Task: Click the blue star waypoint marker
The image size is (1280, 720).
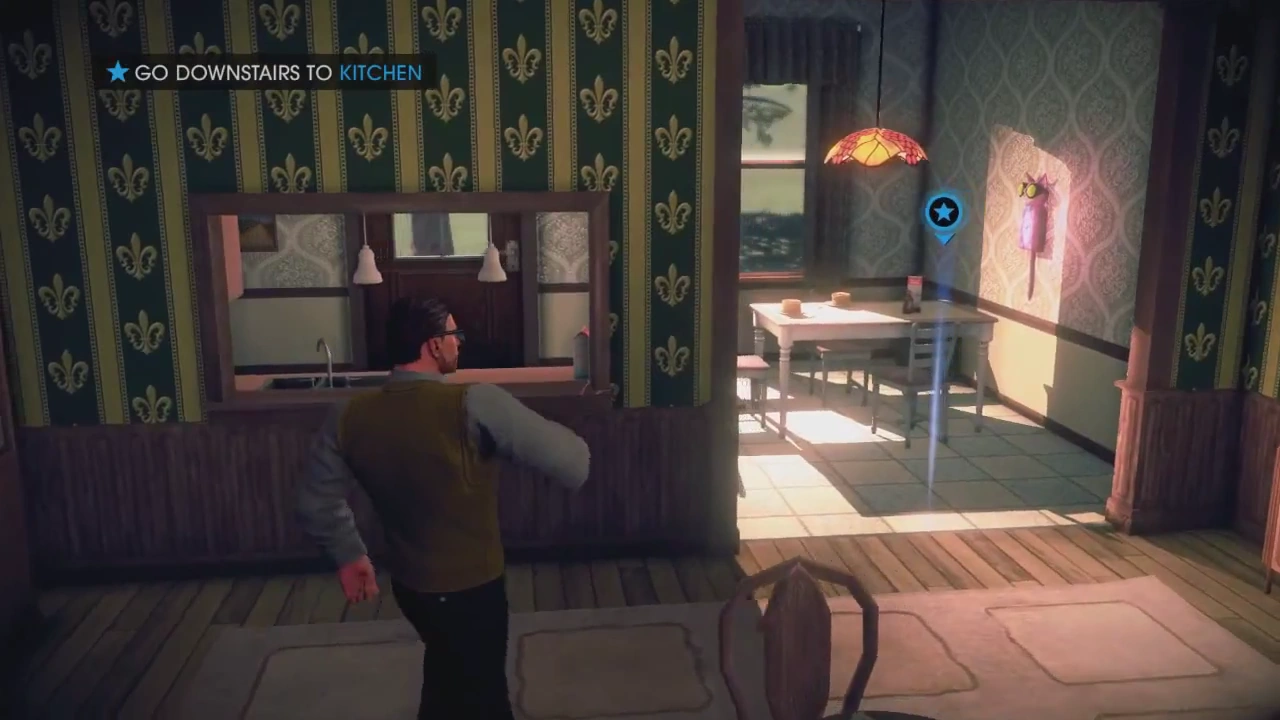Action: click(x=943, y=212)
